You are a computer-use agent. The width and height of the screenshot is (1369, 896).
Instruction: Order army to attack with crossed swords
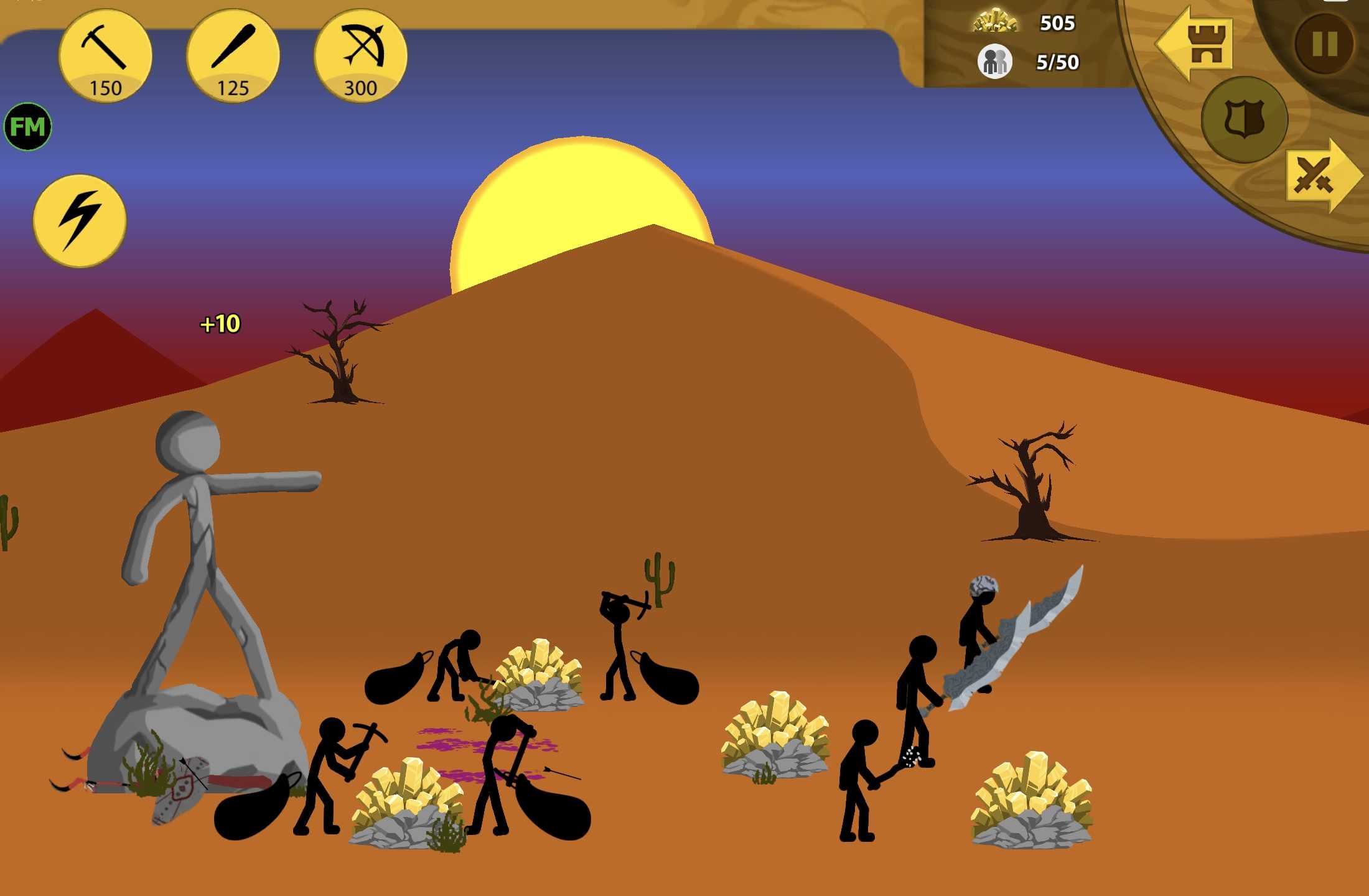coord(1320,177)
